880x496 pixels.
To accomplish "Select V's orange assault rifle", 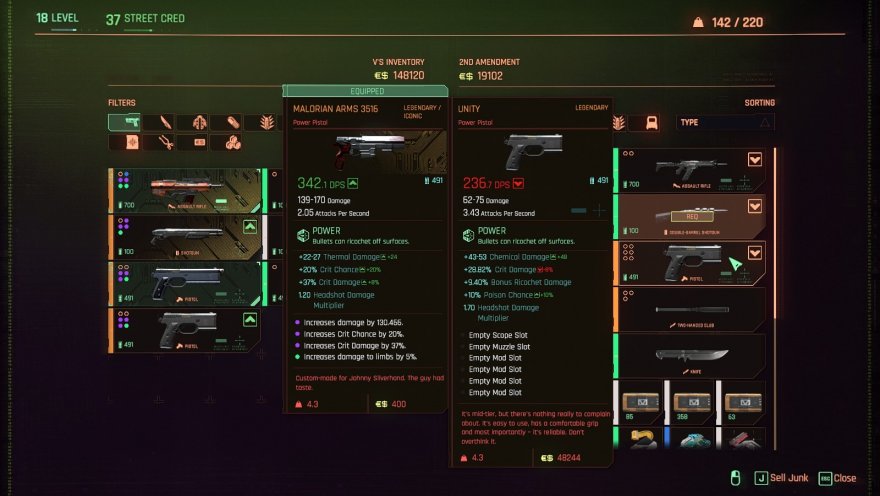I will 185,190.
